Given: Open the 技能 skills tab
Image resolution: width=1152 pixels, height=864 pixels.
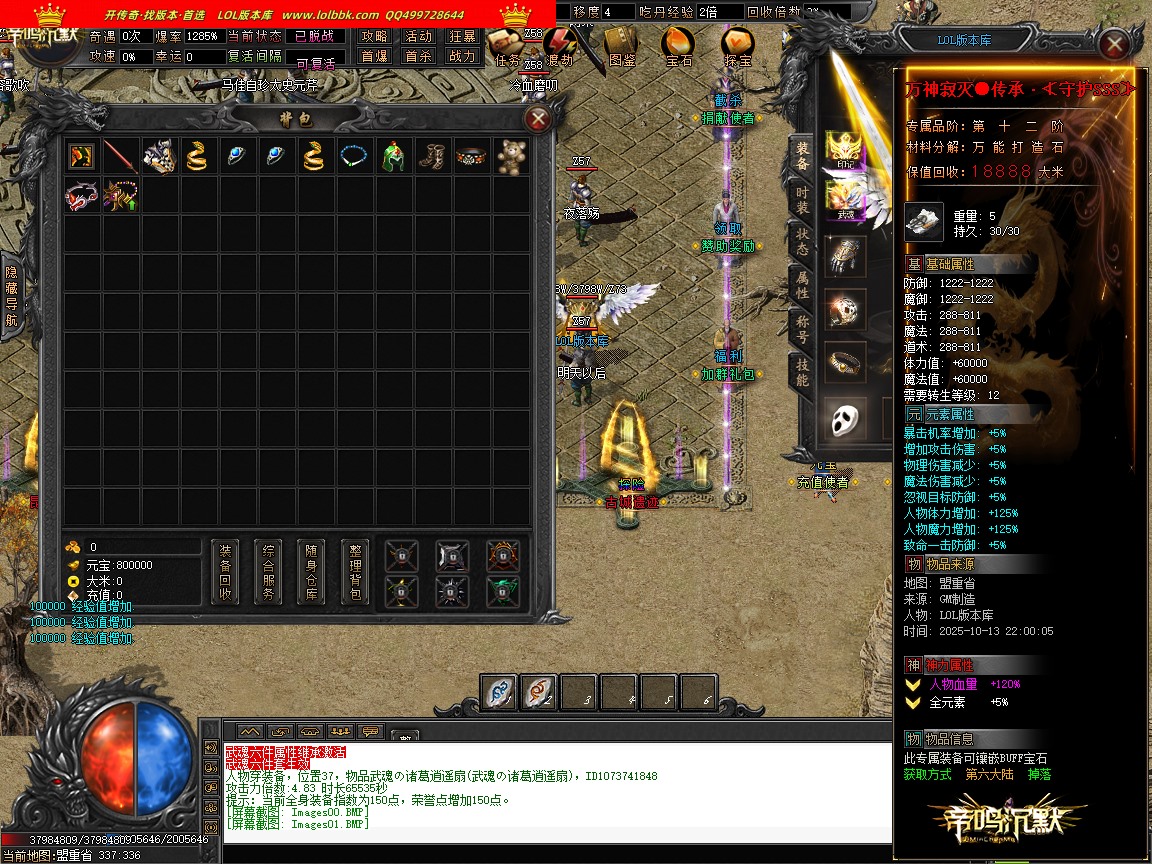Looking at the screenshot, I should [x=802, y=372].
